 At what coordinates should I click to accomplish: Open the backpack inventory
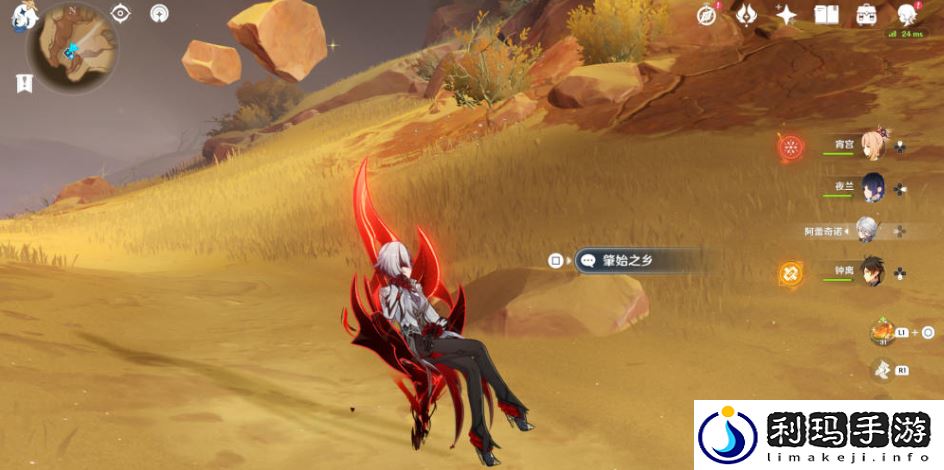click(867, 14)
